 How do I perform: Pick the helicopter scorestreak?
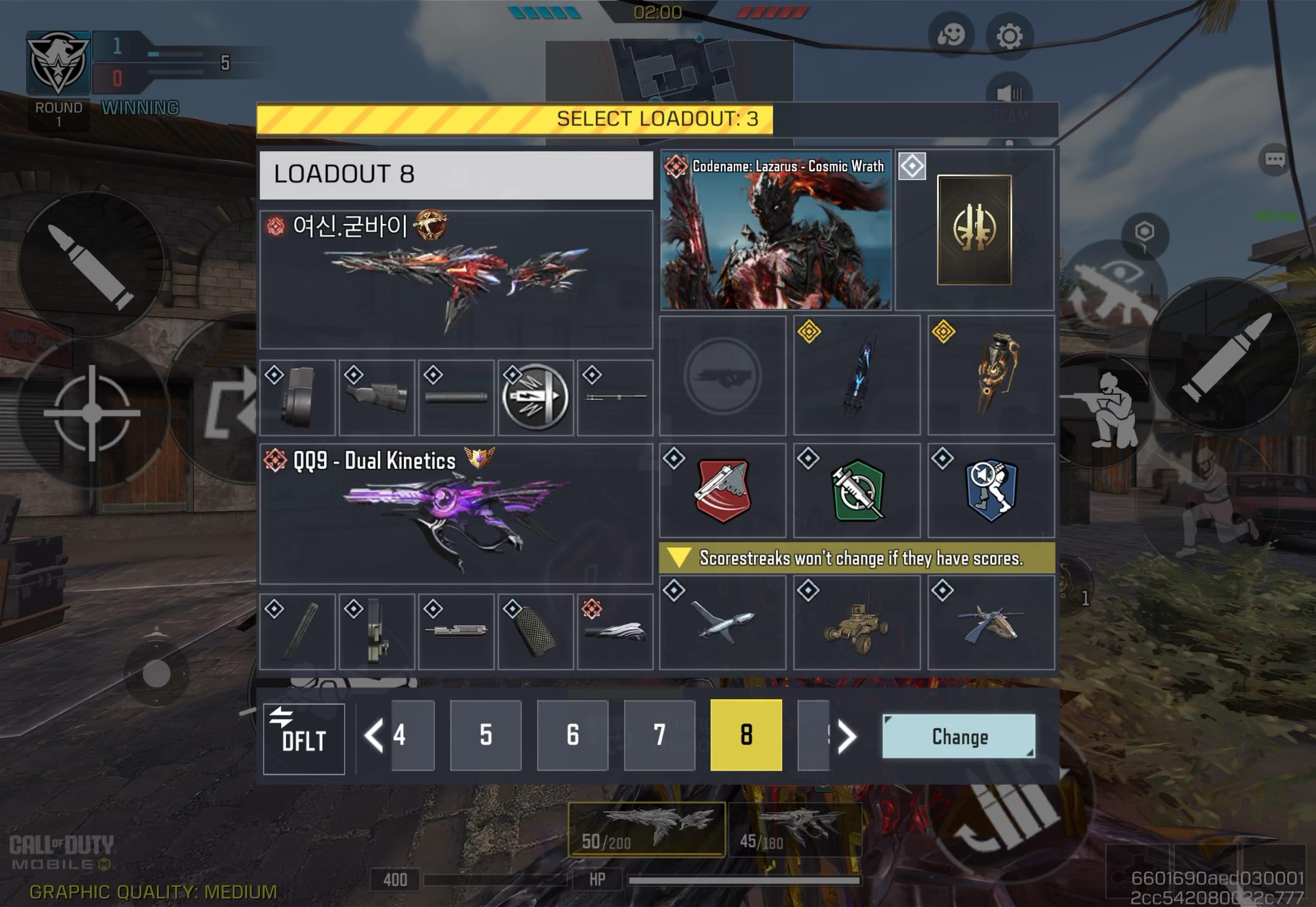click(991, 622)
